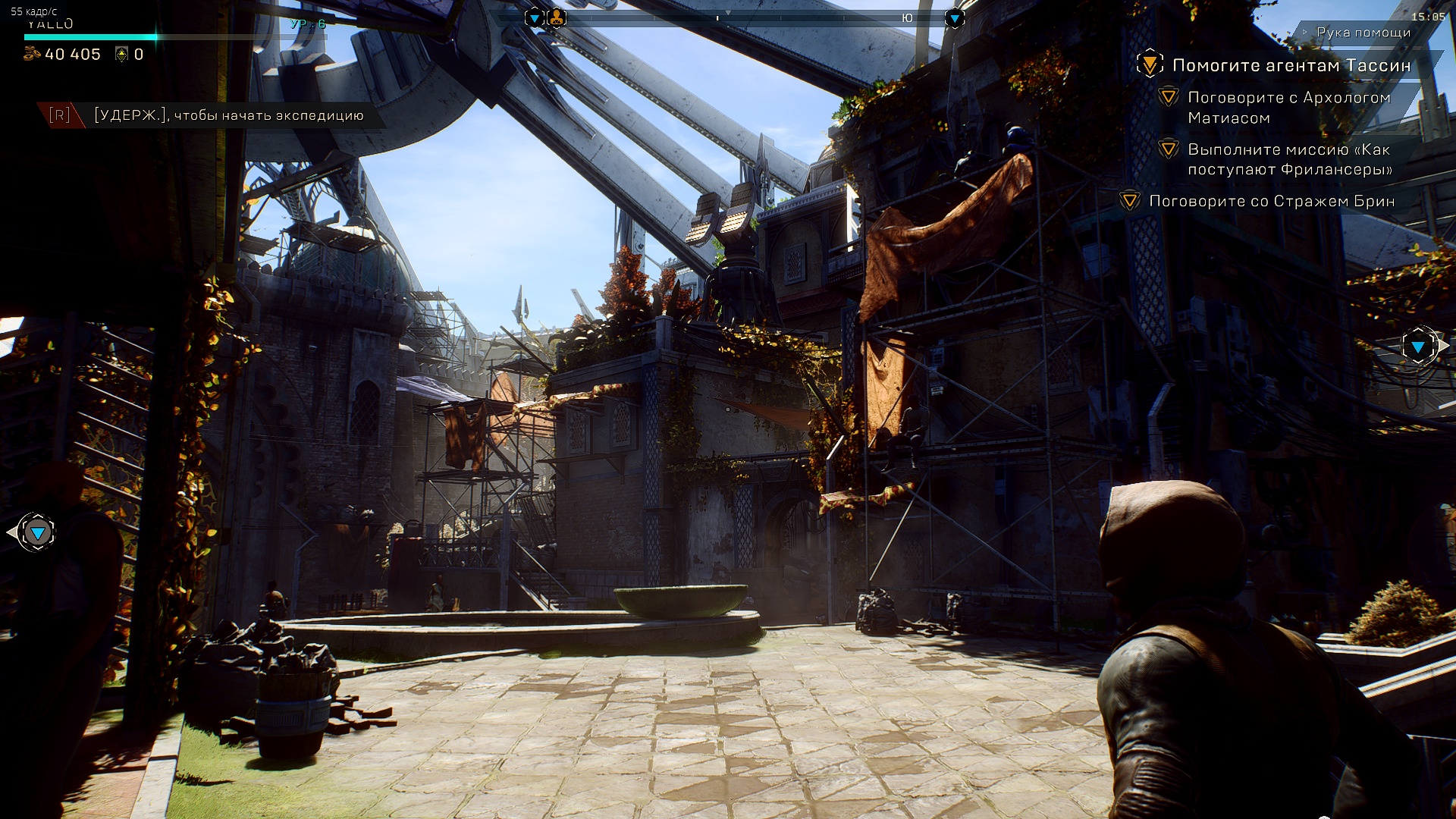1456x819 pixels.
Task: Open the «Рука помощи» quest title
Action: [x=1363, y=33]
